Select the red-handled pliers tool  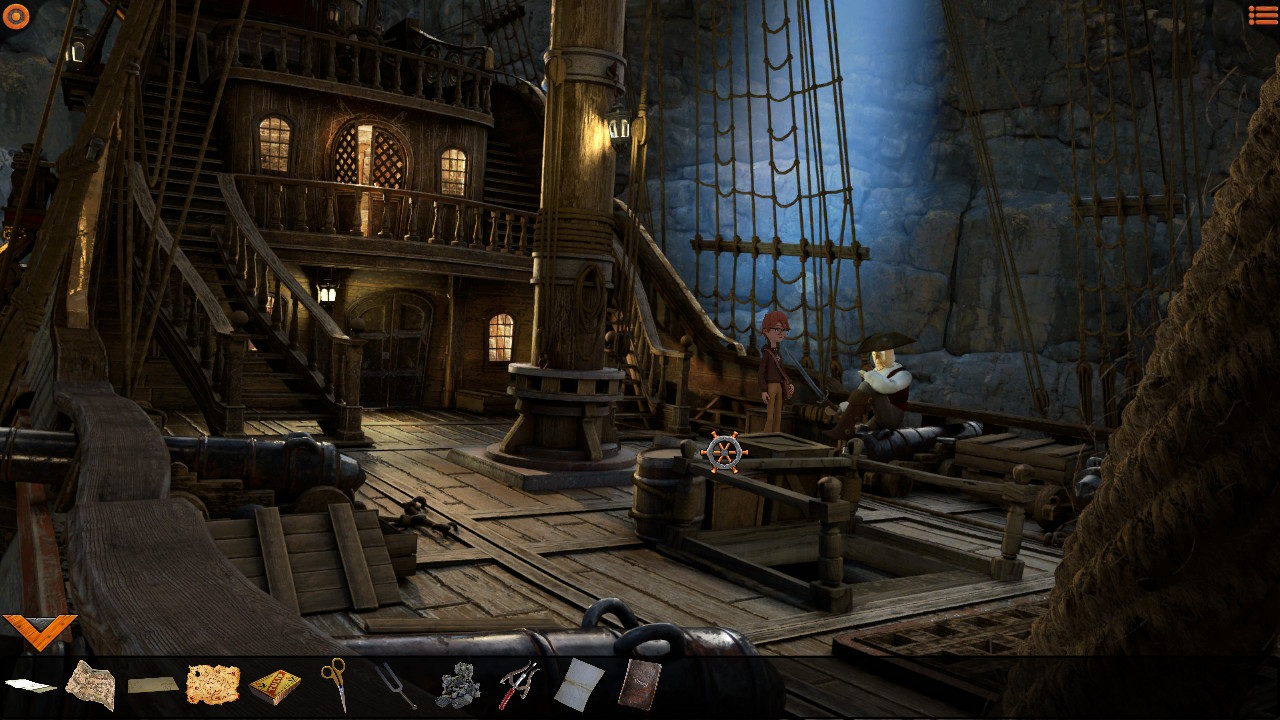click(519, 685)
